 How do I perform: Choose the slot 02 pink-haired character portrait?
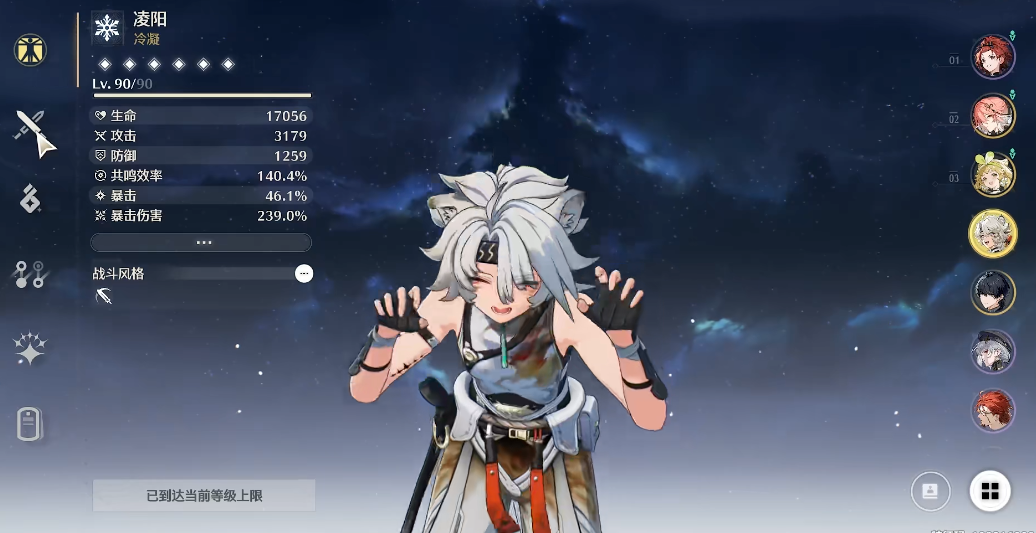992,116
